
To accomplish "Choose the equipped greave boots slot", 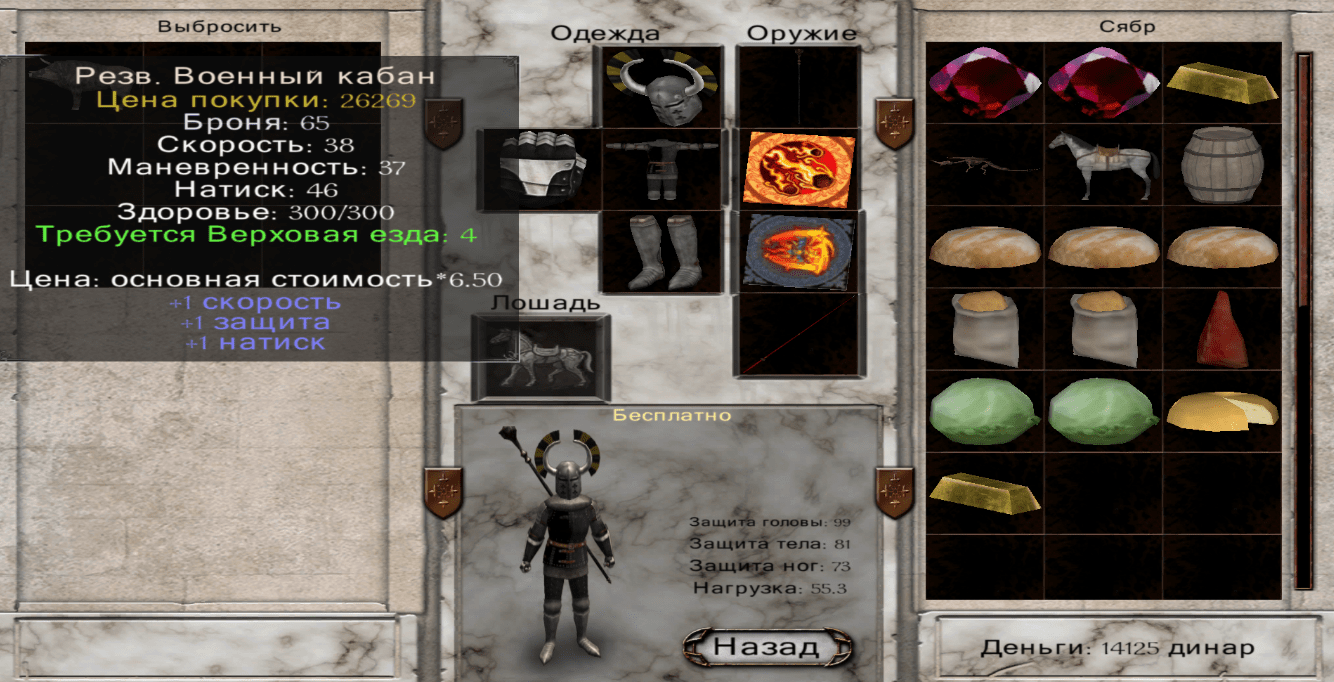I will (x=662, y=251).
